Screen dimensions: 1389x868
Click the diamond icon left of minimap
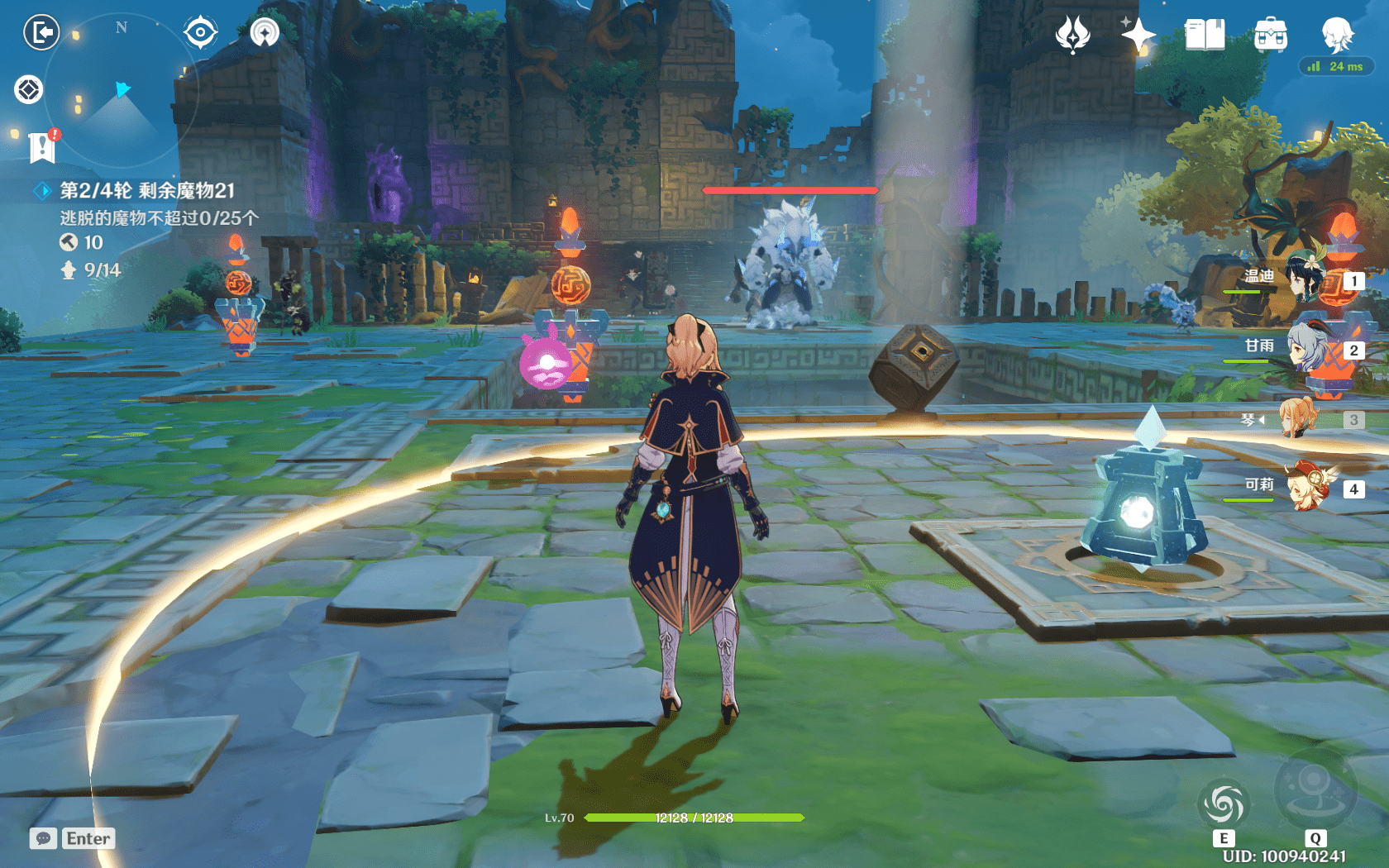(29, 89)
